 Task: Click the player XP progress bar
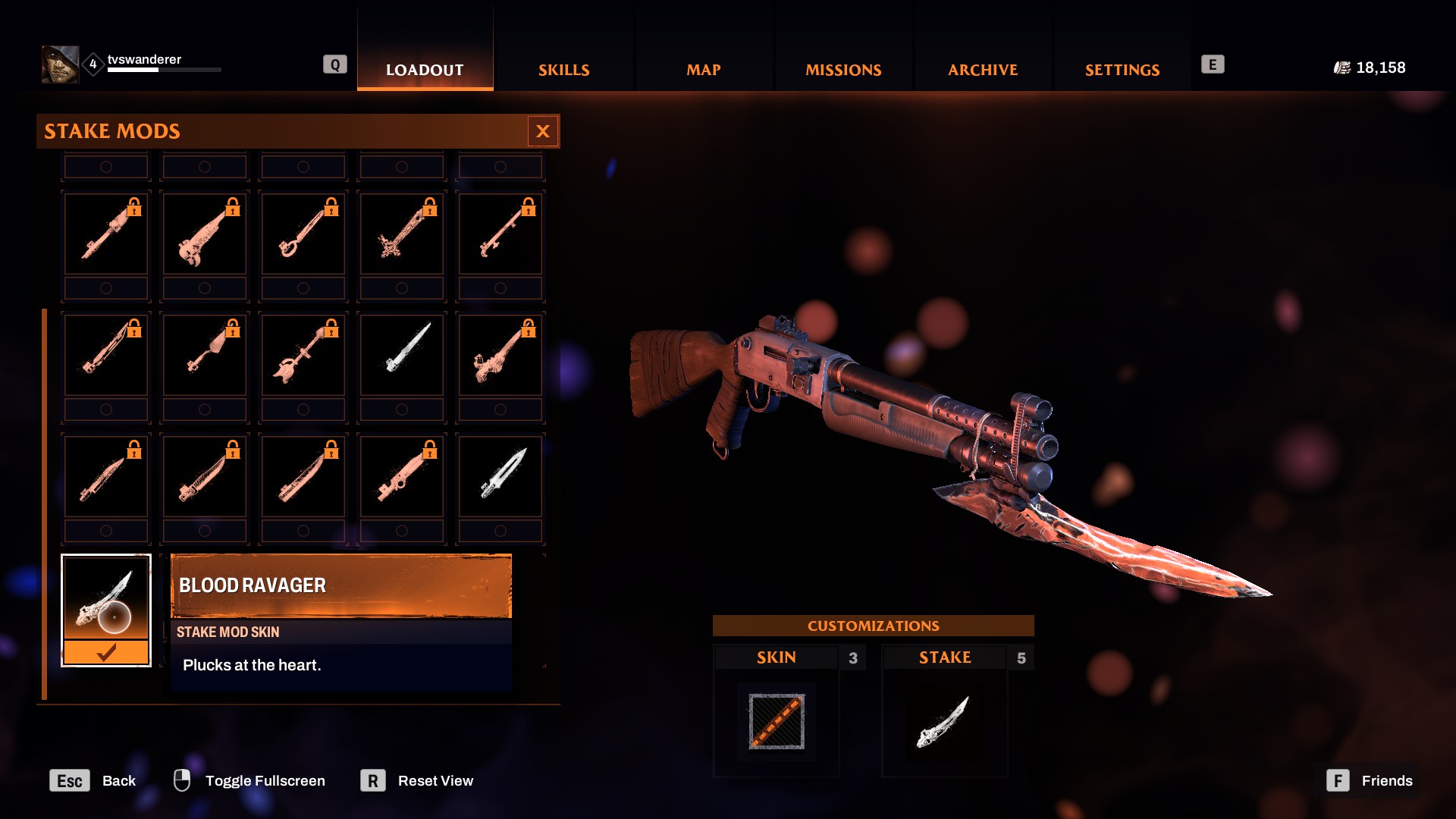pos(163,69)
